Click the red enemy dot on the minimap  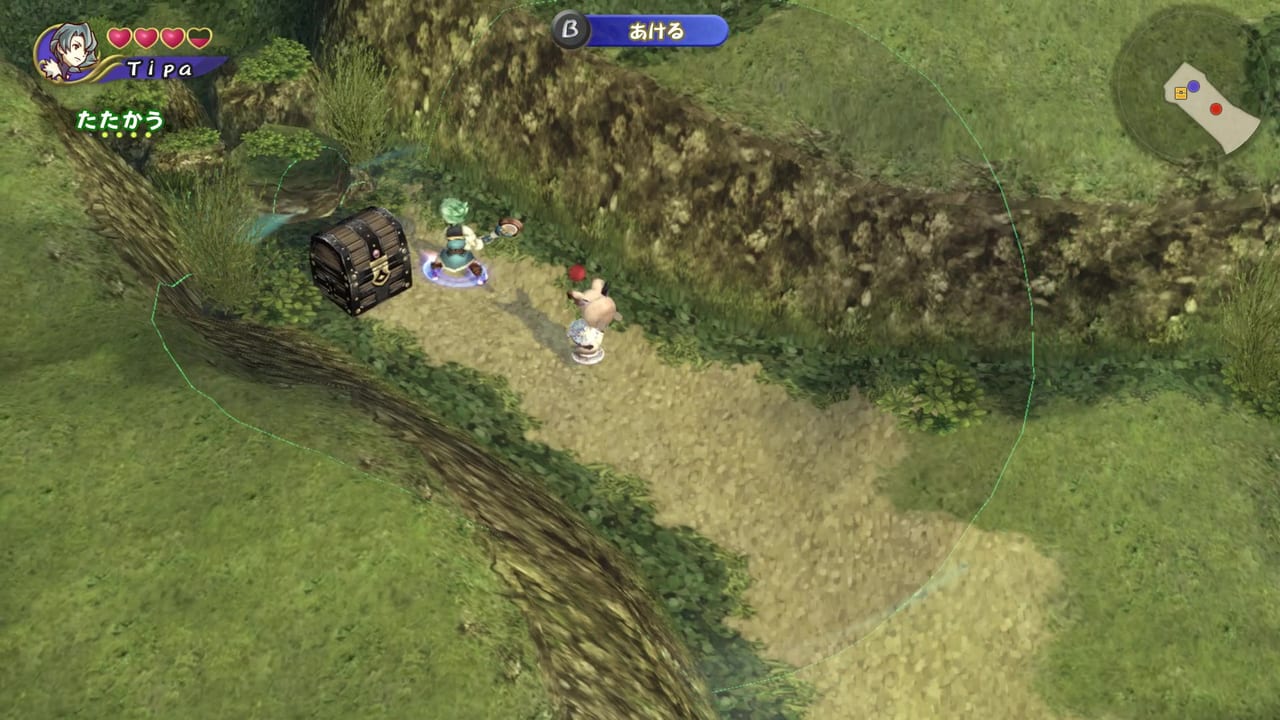(1215, 109)
